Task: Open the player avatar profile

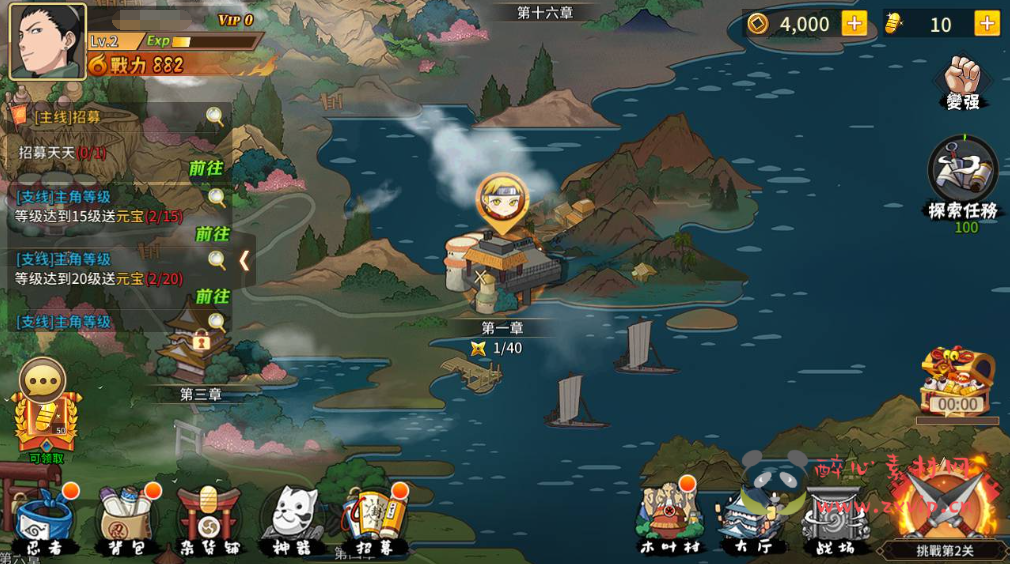Action: (47, 41)
